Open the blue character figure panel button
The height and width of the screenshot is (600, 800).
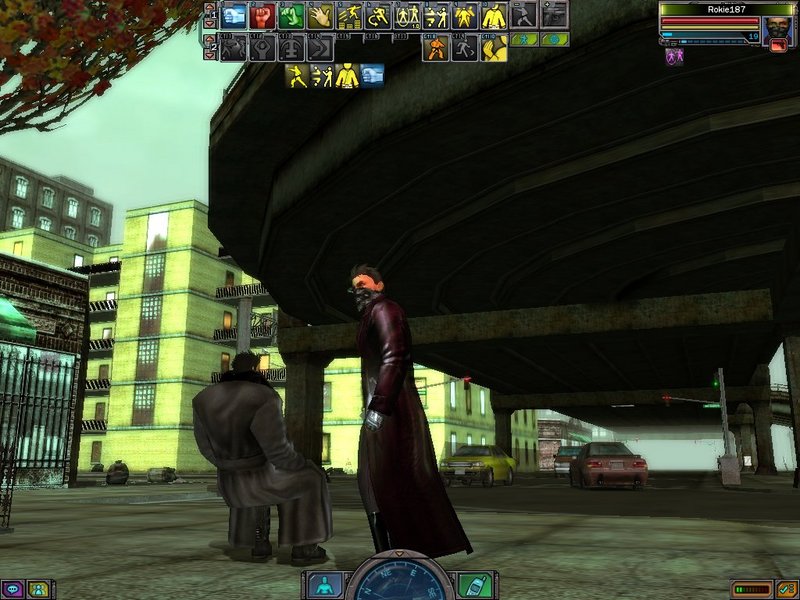323,585
